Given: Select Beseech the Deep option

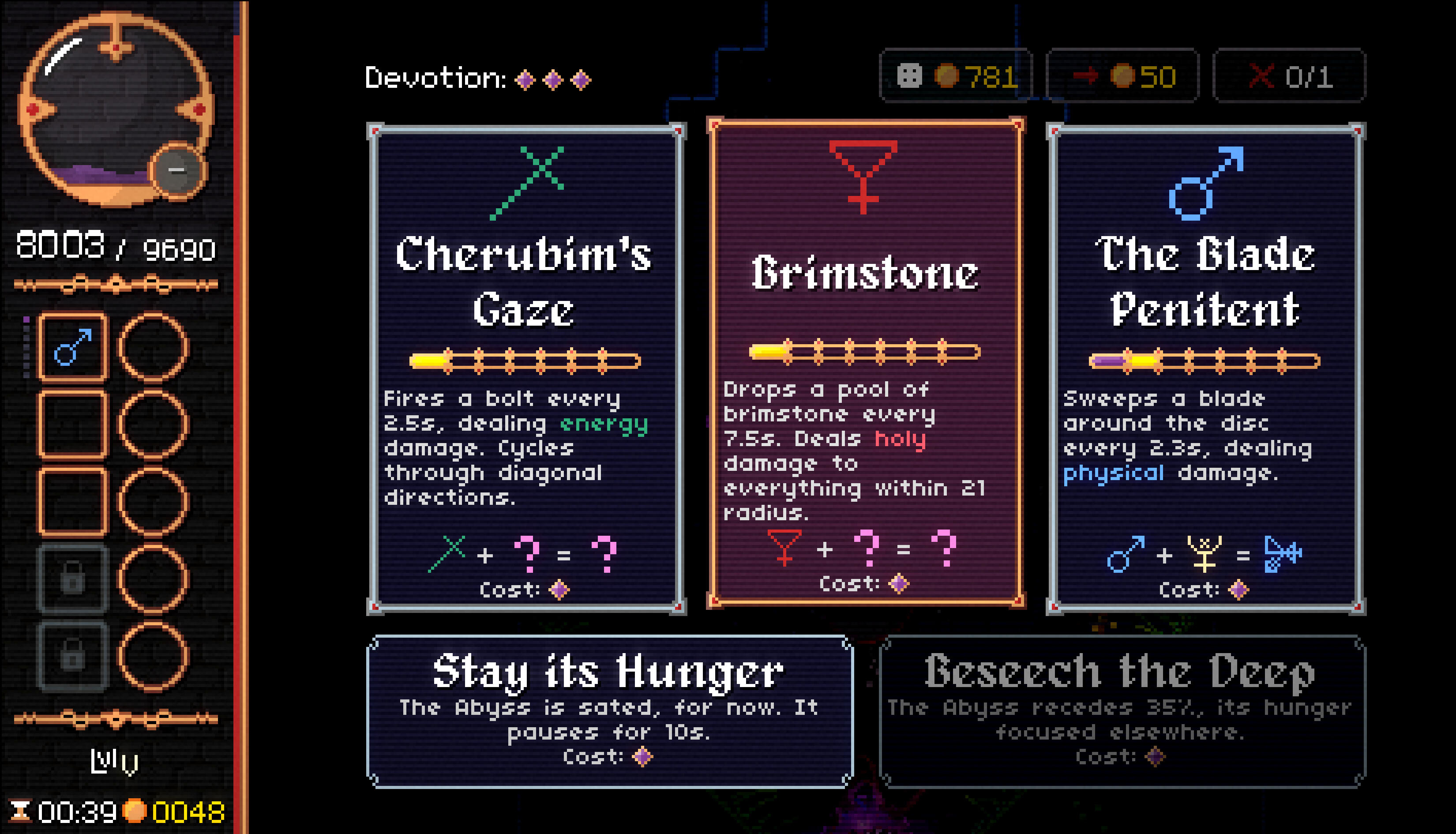Looking at the screenshot, I should click(x=1122, y=711).
